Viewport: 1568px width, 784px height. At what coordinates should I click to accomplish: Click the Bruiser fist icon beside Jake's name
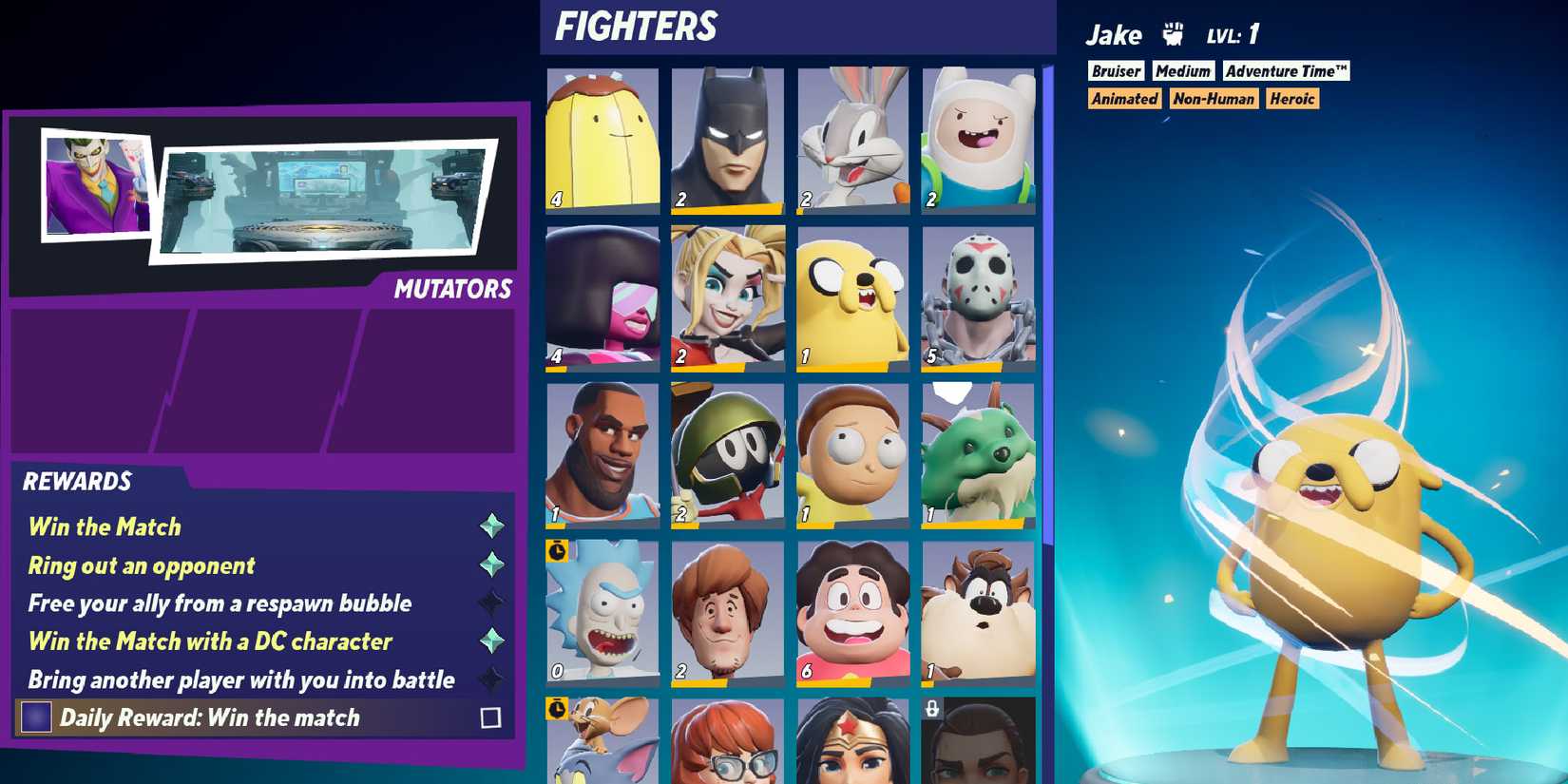tap(1174, 32)
